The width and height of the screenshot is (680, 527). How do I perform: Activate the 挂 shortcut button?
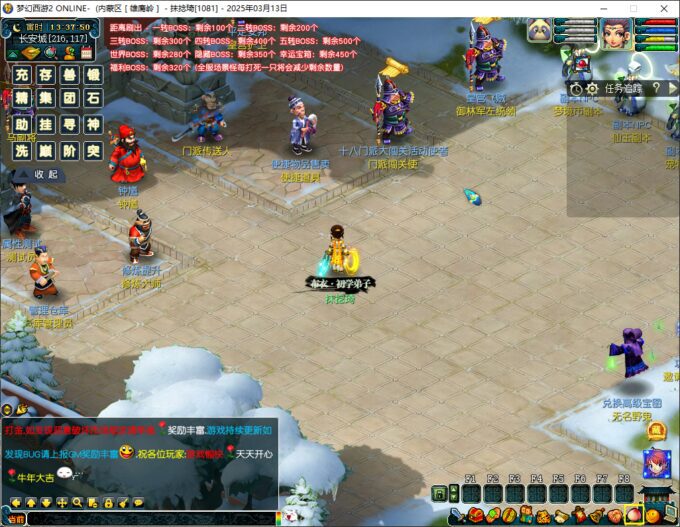46,124
